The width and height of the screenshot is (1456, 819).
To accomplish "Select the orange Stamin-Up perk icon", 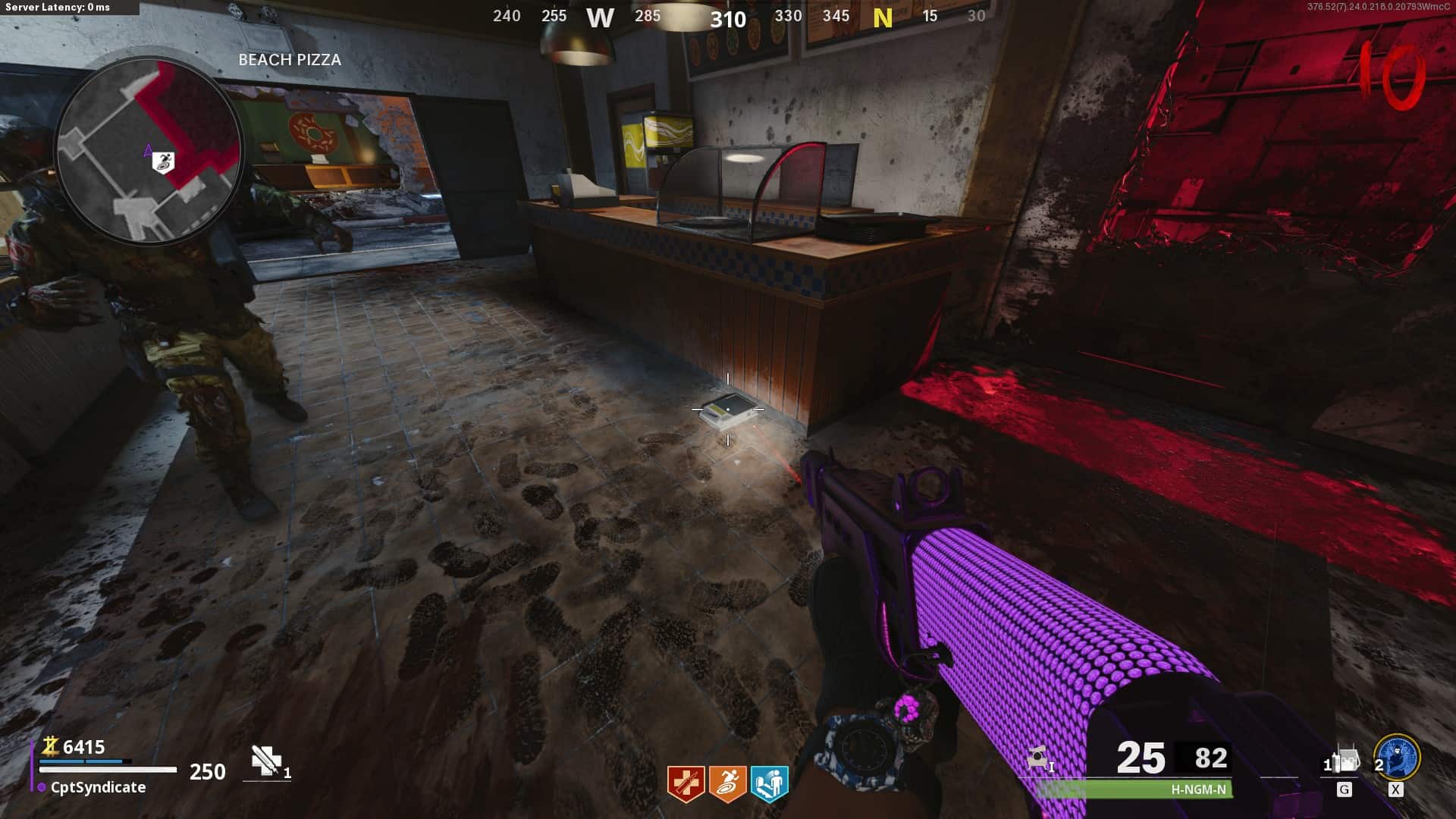I will click(727, 783).
